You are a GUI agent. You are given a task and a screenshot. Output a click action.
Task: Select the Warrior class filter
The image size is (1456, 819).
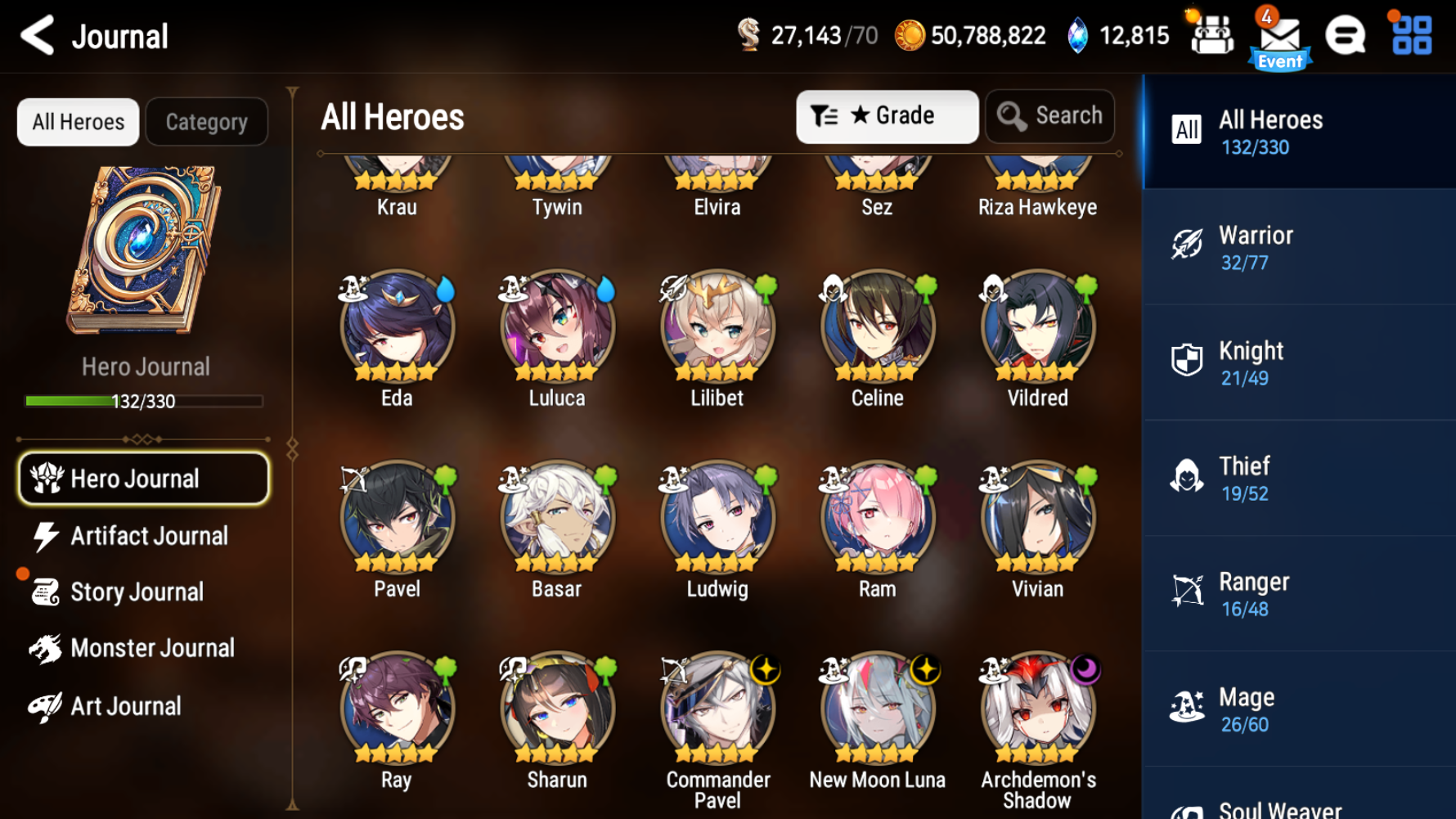click(x=1299, y=246)
